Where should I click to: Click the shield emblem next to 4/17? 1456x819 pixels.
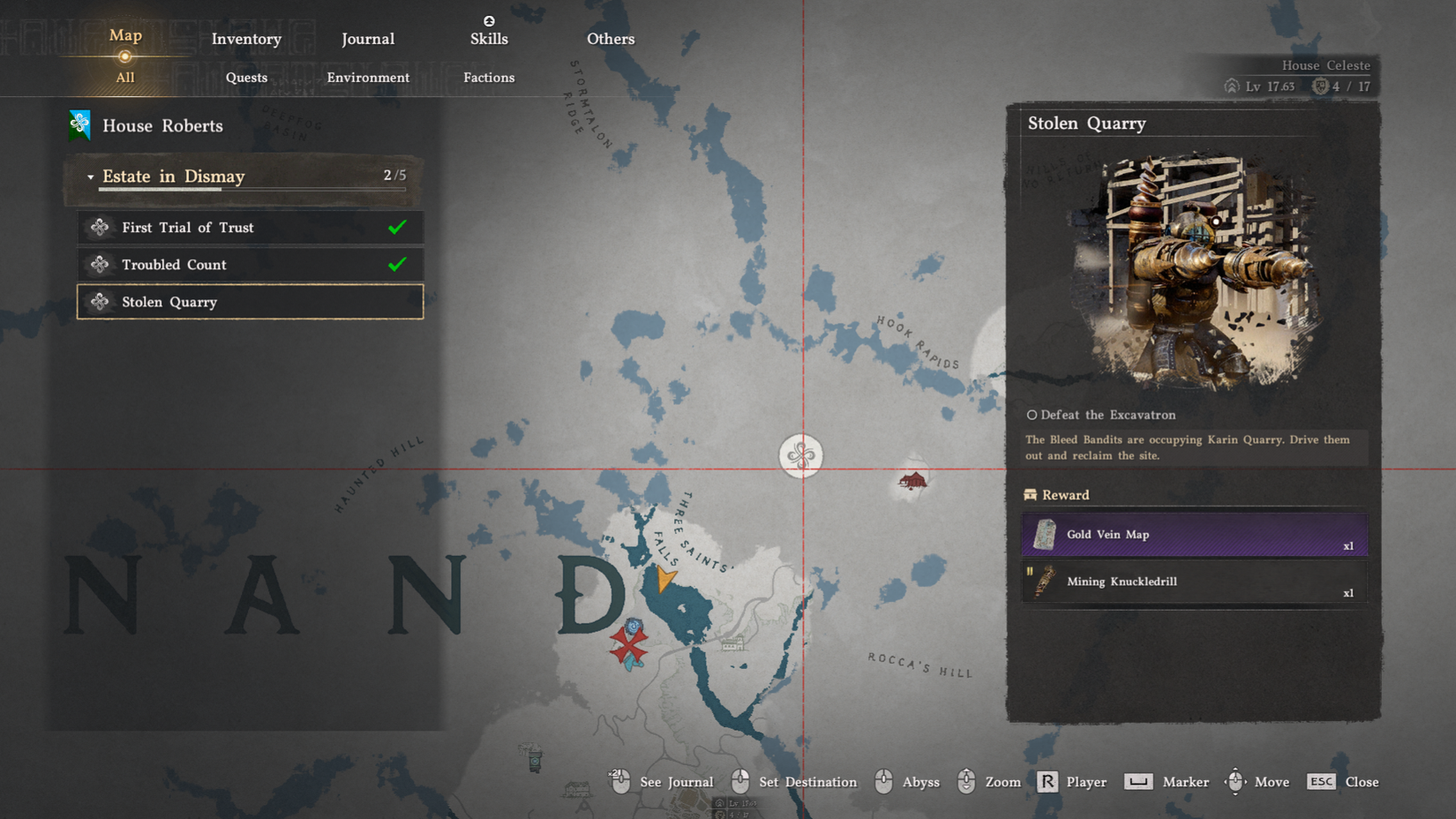[x=1320, y=87]
